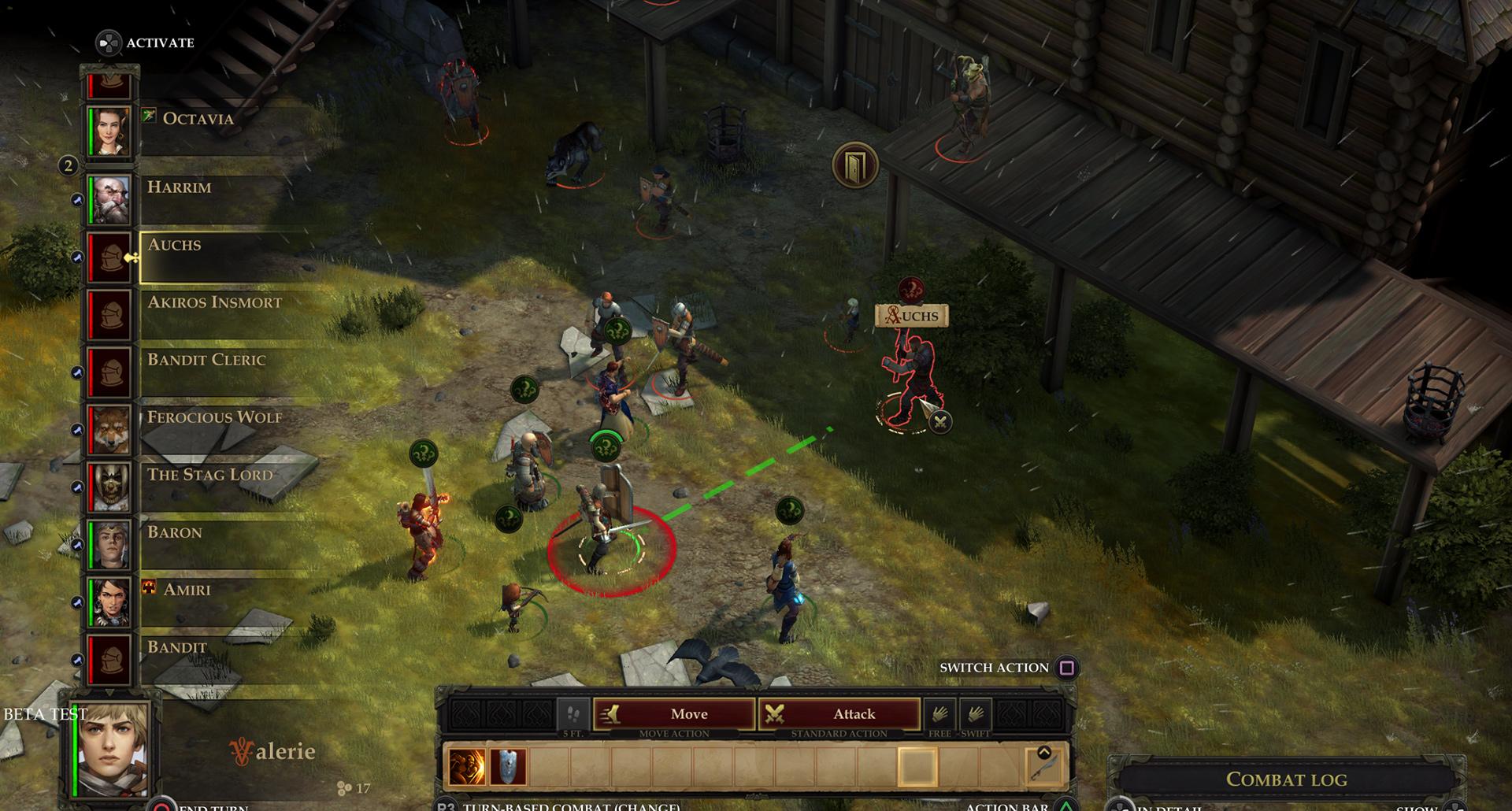
Task: Activate the tower shield ability slot
Action: point(508,767)
